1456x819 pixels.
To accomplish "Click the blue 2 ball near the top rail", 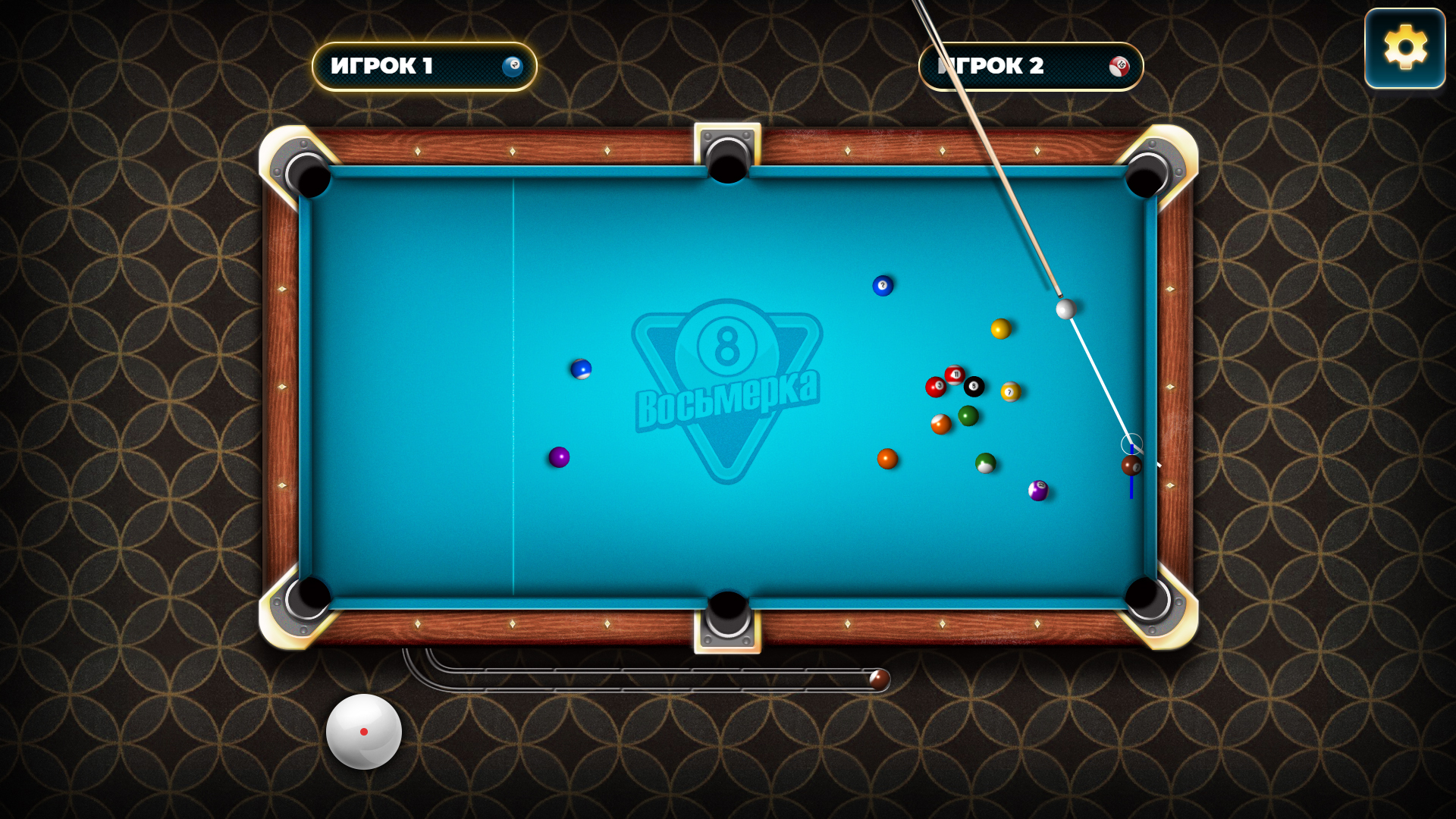I will pyautogui.click(x=882, y=286).
